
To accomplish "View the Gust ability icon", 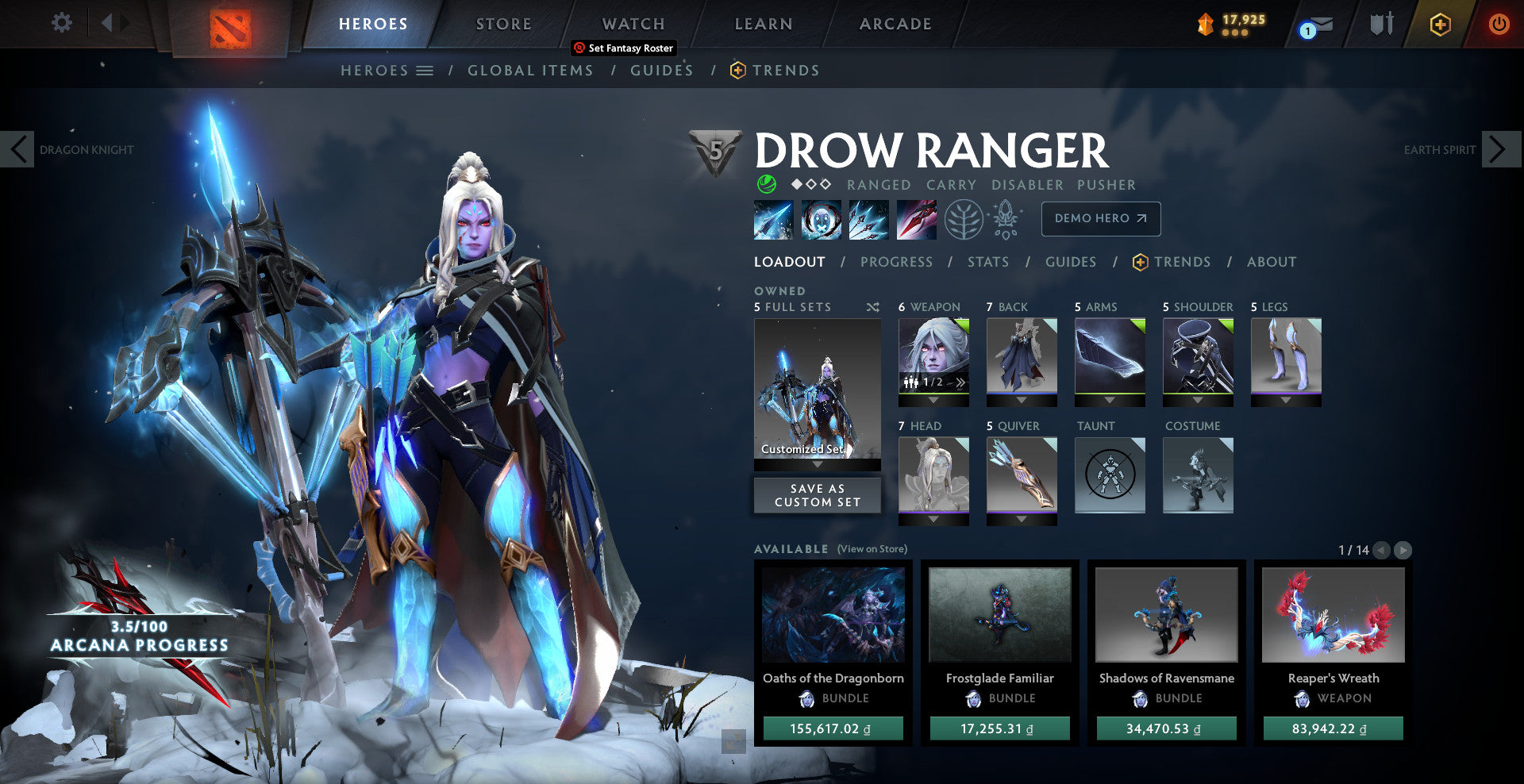I will click(x=820, y=220).
